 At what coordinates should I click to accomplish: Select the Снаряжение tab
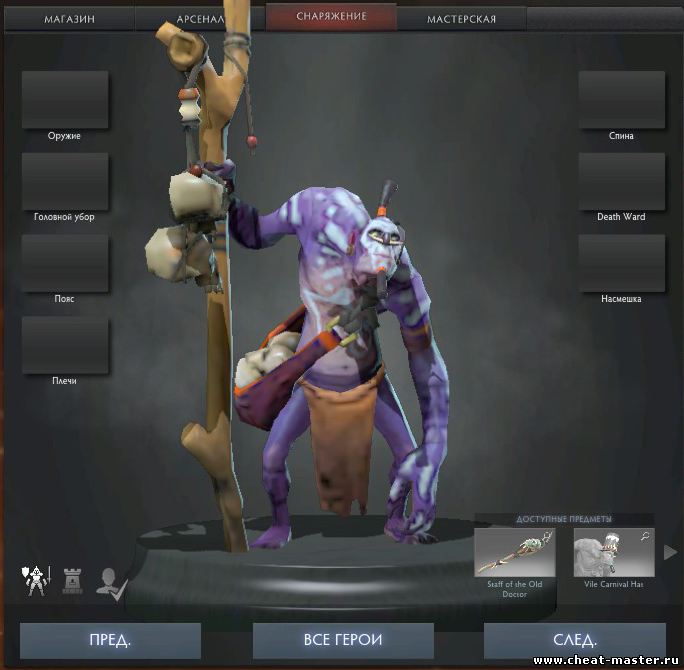point(331,17)
